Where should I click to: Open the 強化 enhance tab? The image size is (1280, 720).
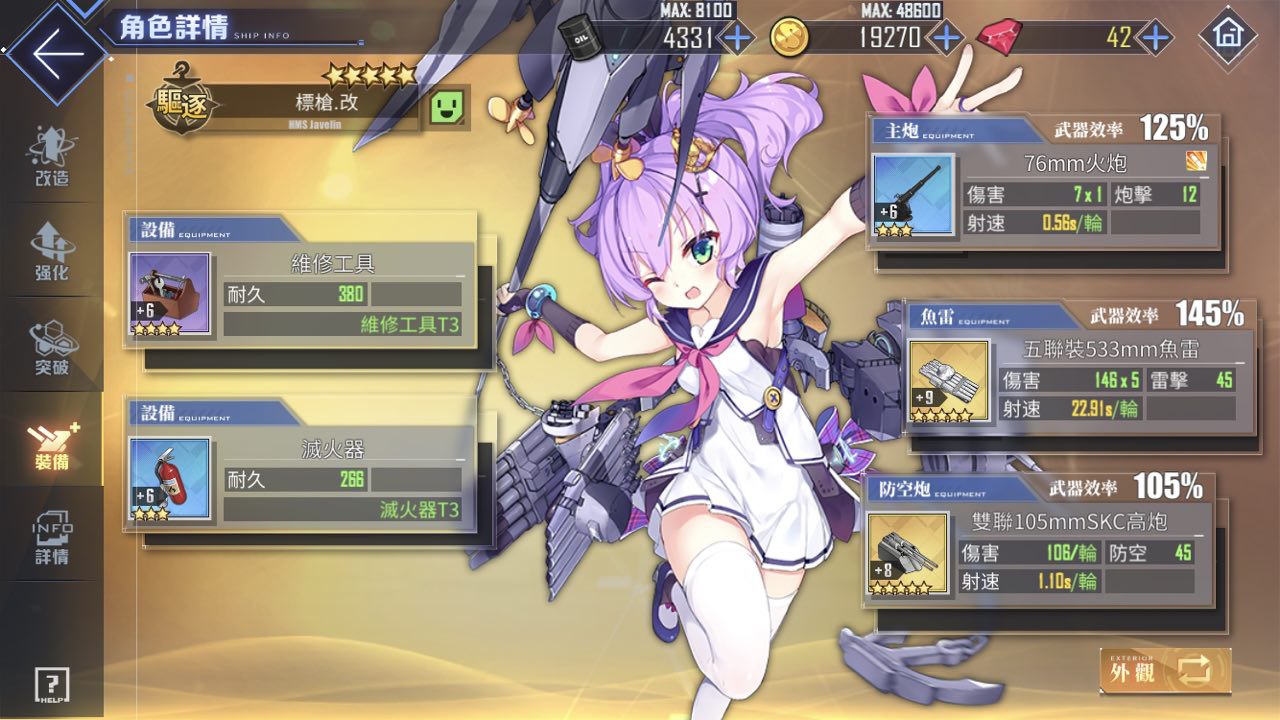(x=51, y=252)
